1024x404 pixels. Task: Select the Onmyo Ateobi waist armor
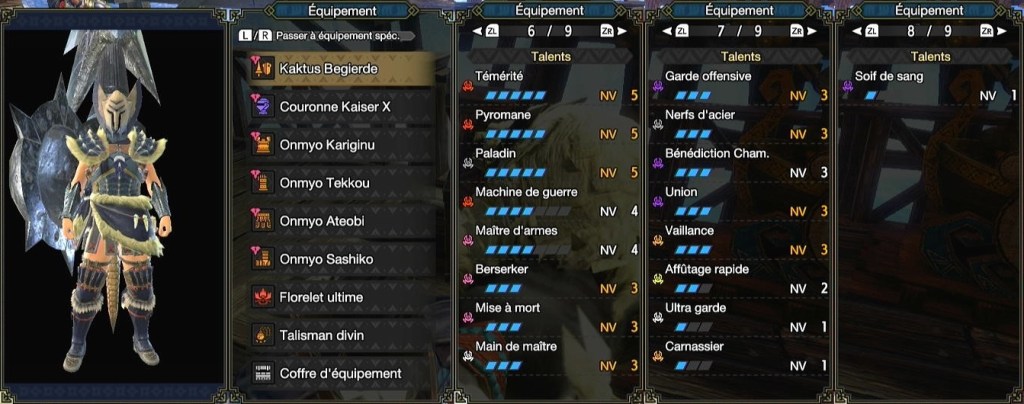(x=340, y=221)
